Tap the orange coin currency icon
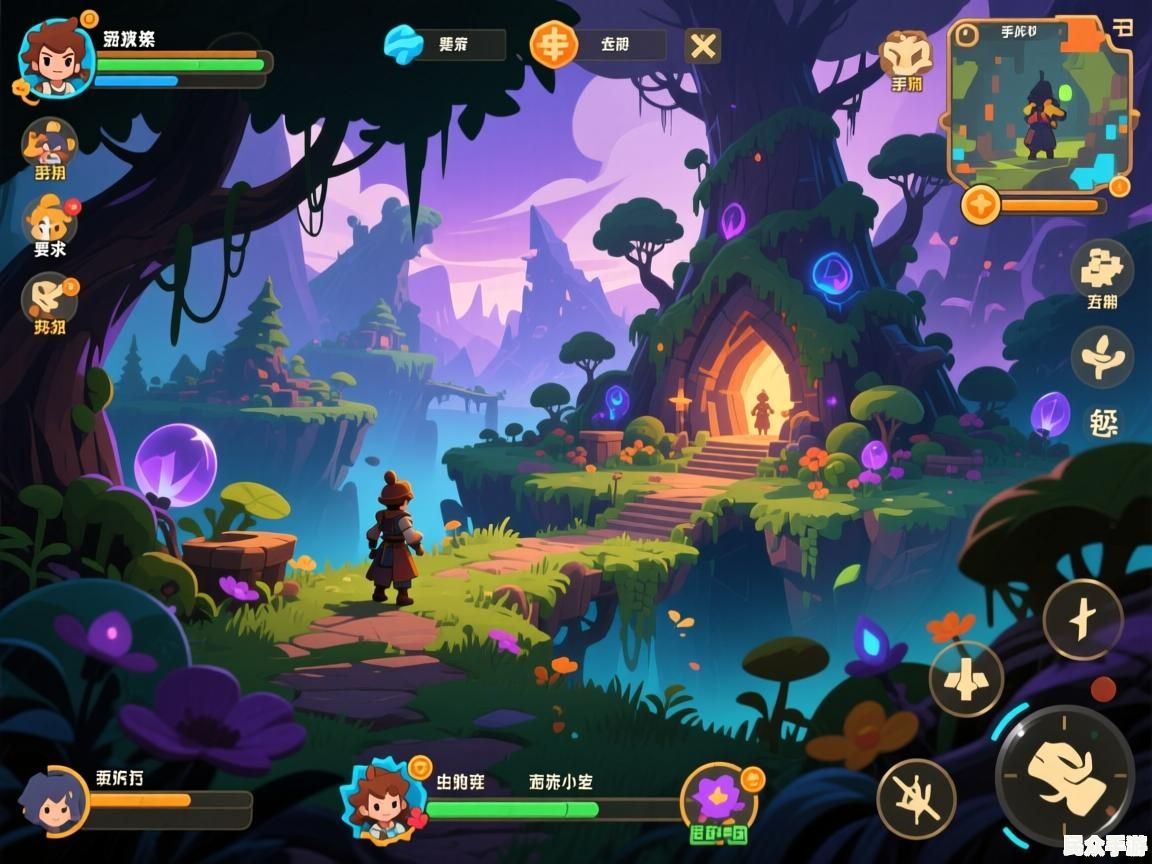Image resolution: width=1152 pixels, height=864 pixels. point(553,44)
